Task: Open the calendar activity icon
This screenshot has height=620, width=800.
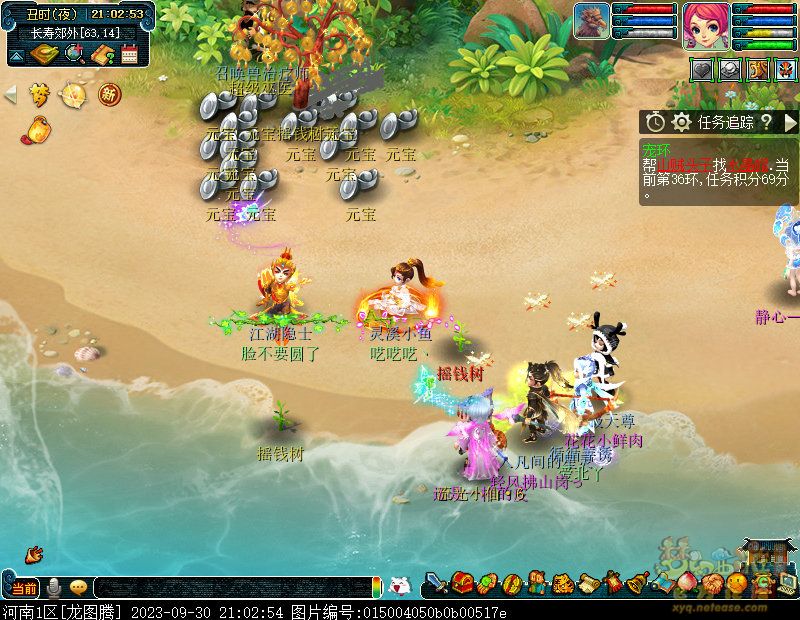Action: [129, 54]
